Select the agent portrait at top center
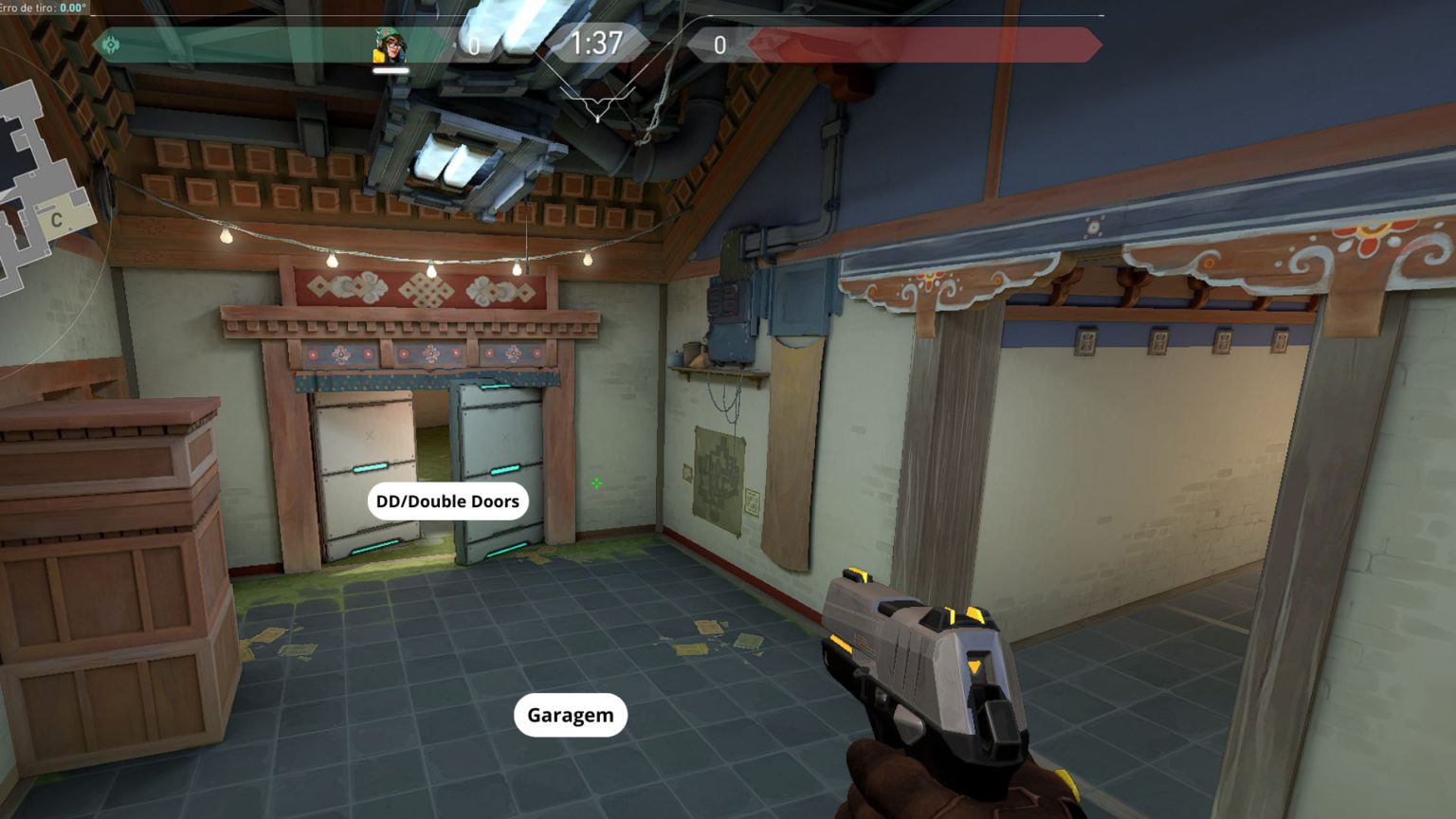This screenshot has width=1456, height=819. (392, 43)
